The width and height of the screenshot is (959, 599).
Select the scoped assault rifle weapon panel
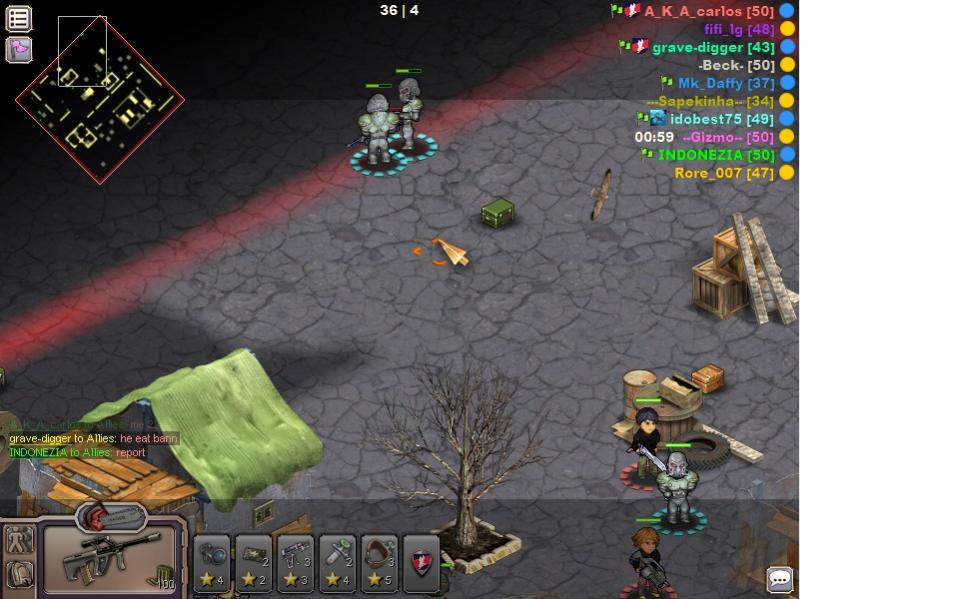110,559
